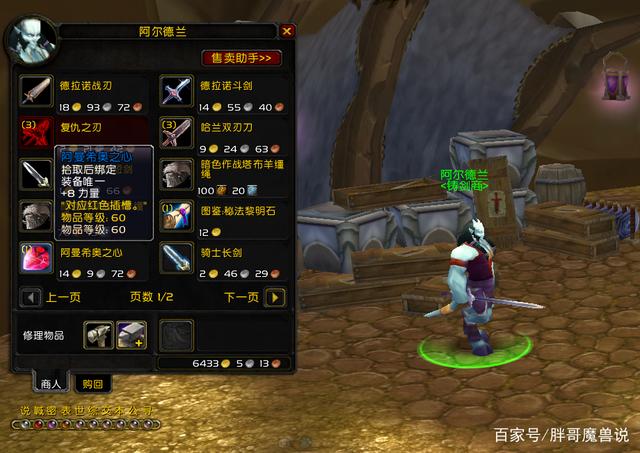
Task: Switch to the 商人 merchant tab
Action: pos(50,383)
